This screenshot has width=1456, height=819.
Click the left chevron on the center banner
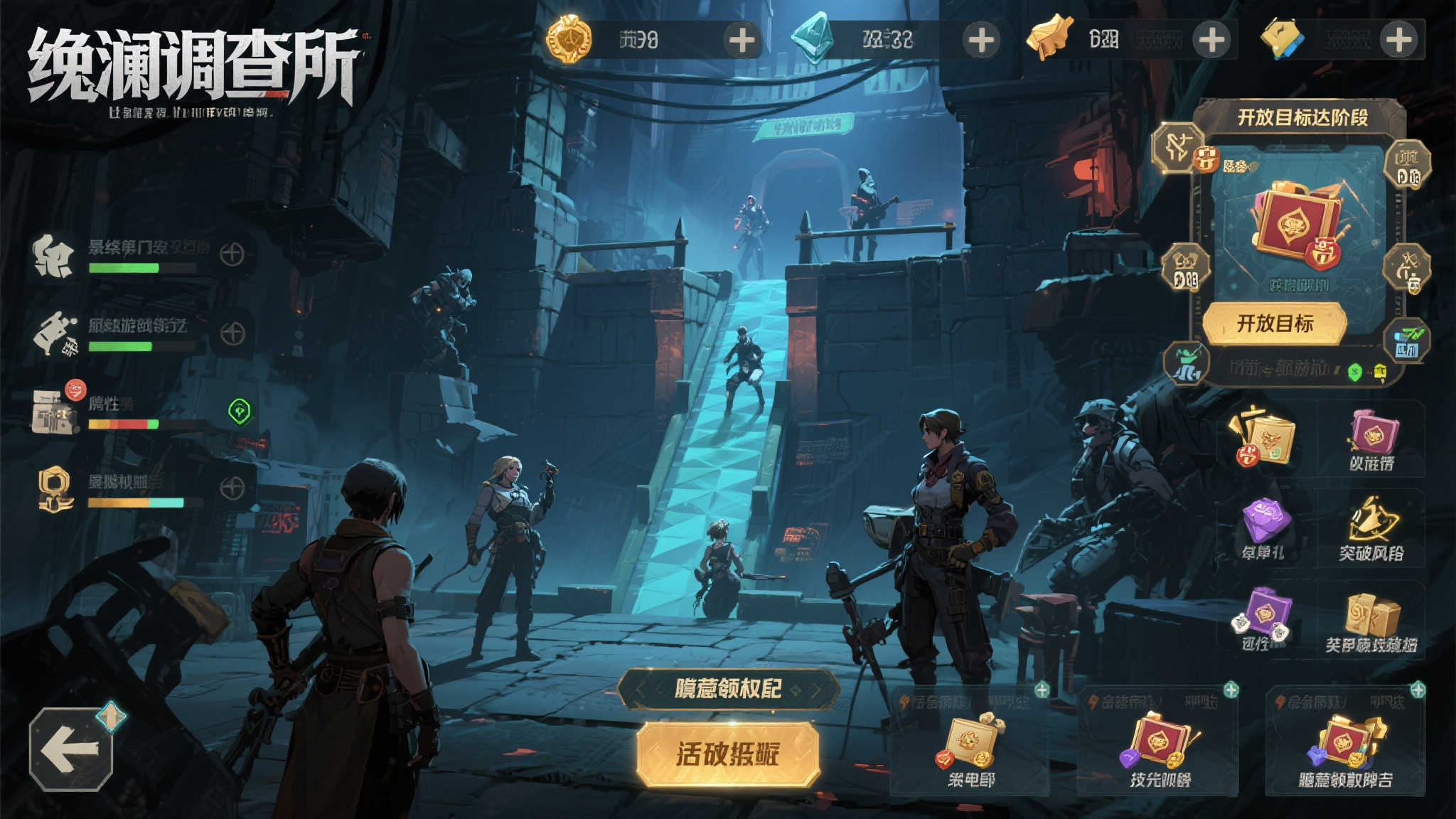[641, 689]
